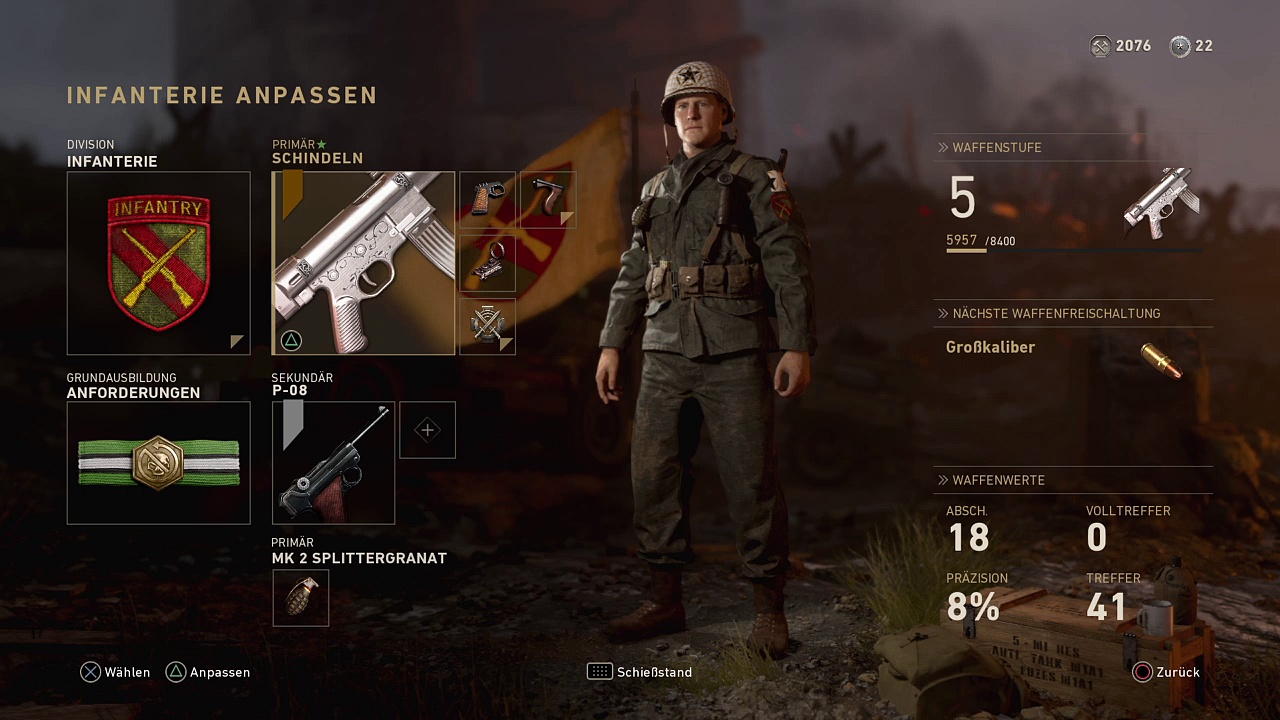Select the pistol grip attachment slot
Screen dimensions: 1280x720
pos(487,199)
